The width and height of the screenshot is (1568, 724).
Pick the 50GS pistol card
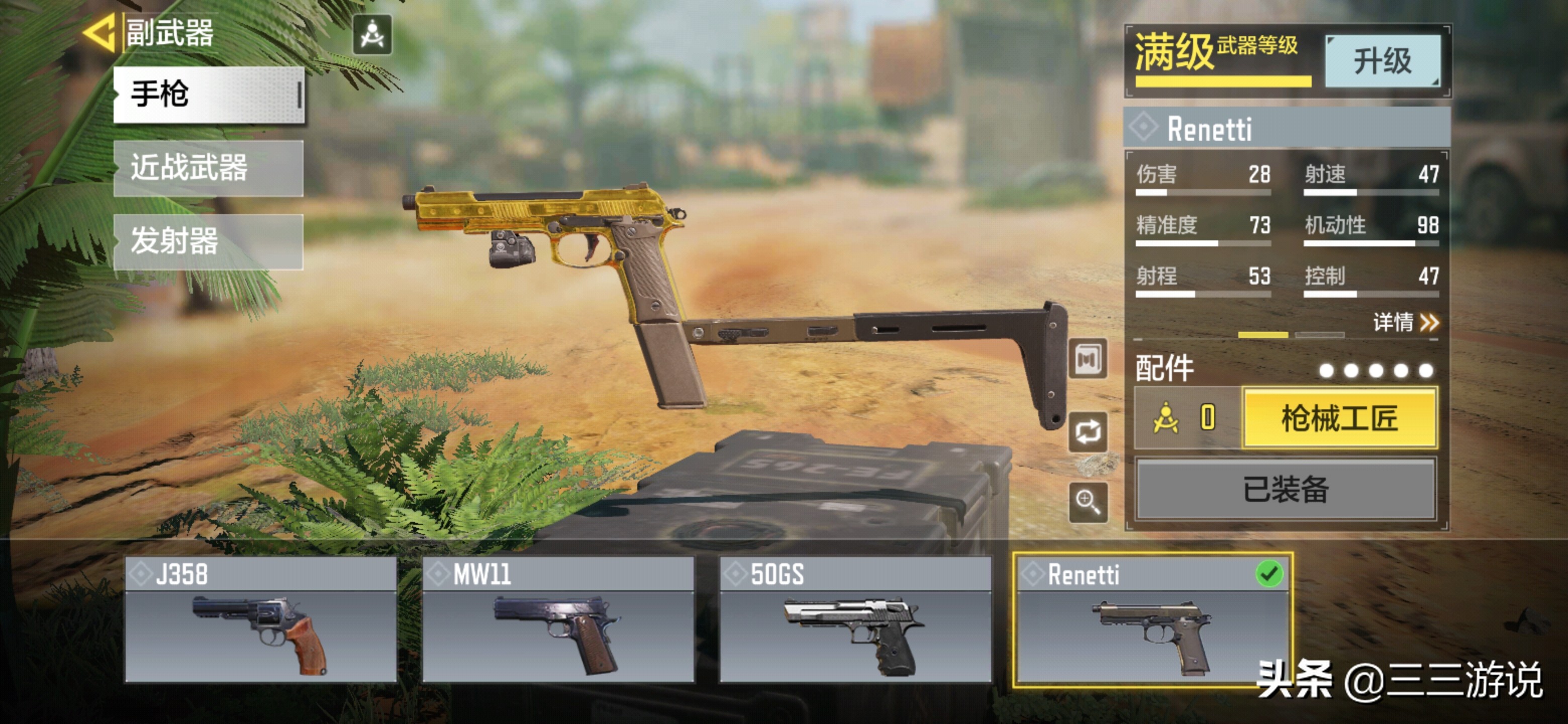tap(854, 619)
